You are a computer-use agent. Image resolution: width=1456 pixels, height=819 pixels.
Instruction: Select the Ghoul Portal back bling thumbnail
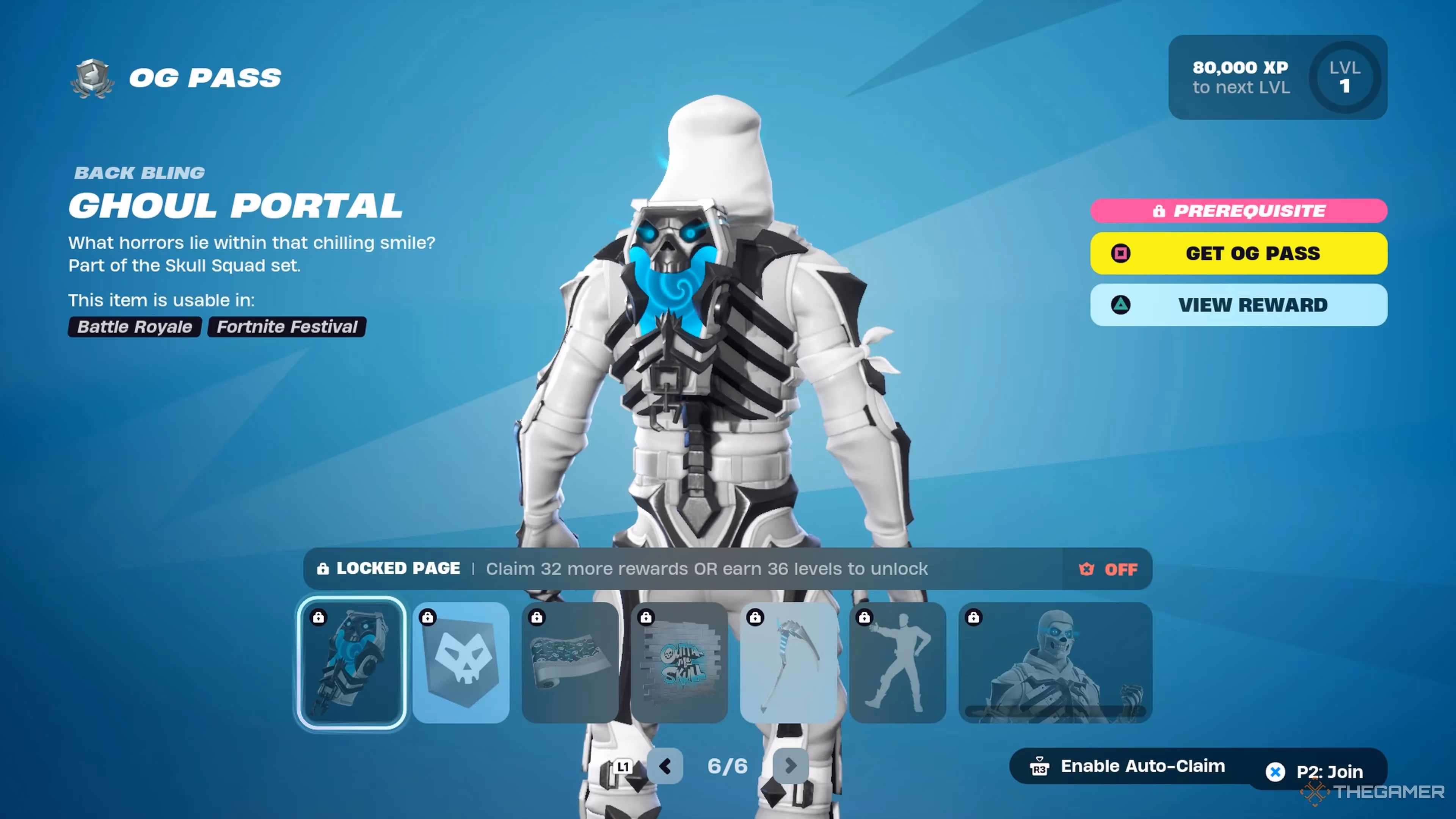(x=352, y=661)
